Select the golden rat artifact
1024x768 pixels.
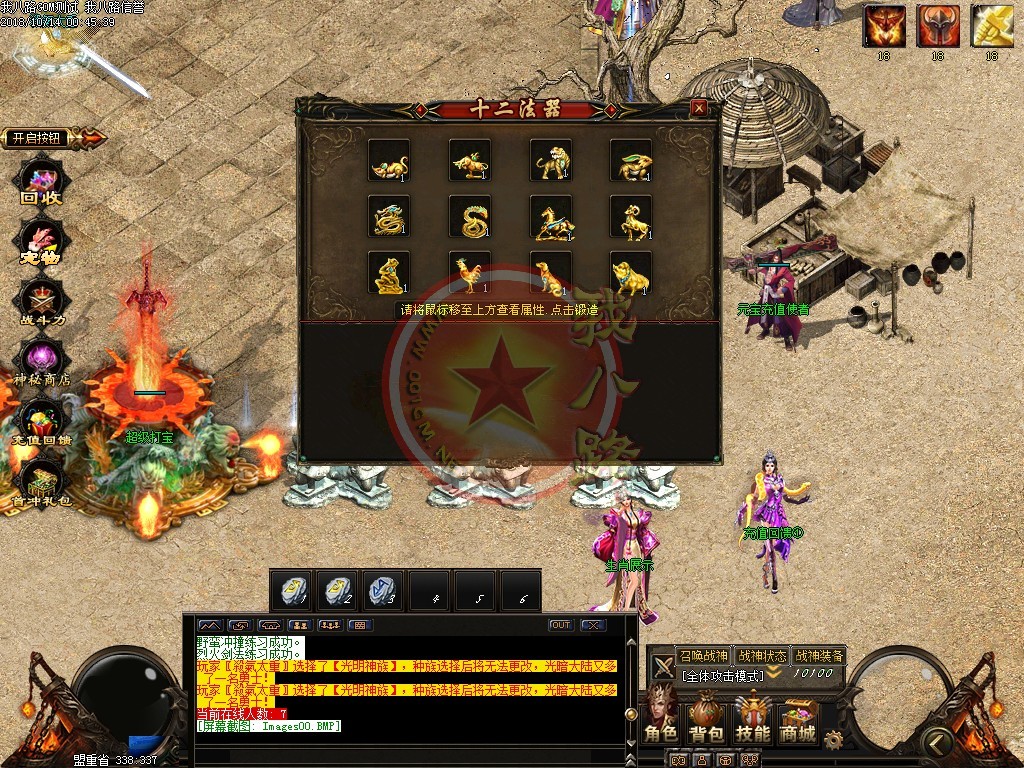[x=389, y=160]
